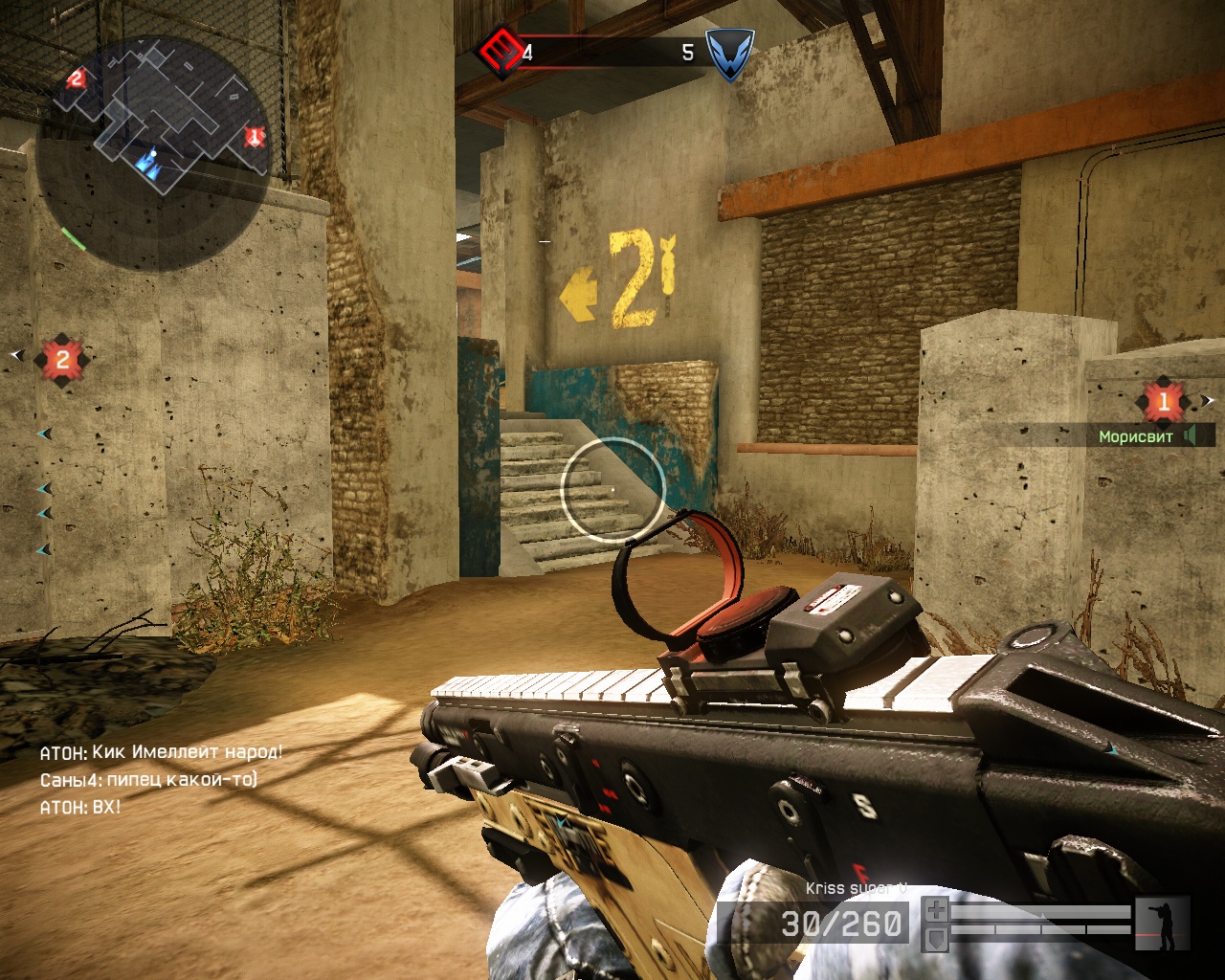This screenshot has height=980, width=1225.
Task: Click the soldier stance icon
Action: click(1163, 923)
